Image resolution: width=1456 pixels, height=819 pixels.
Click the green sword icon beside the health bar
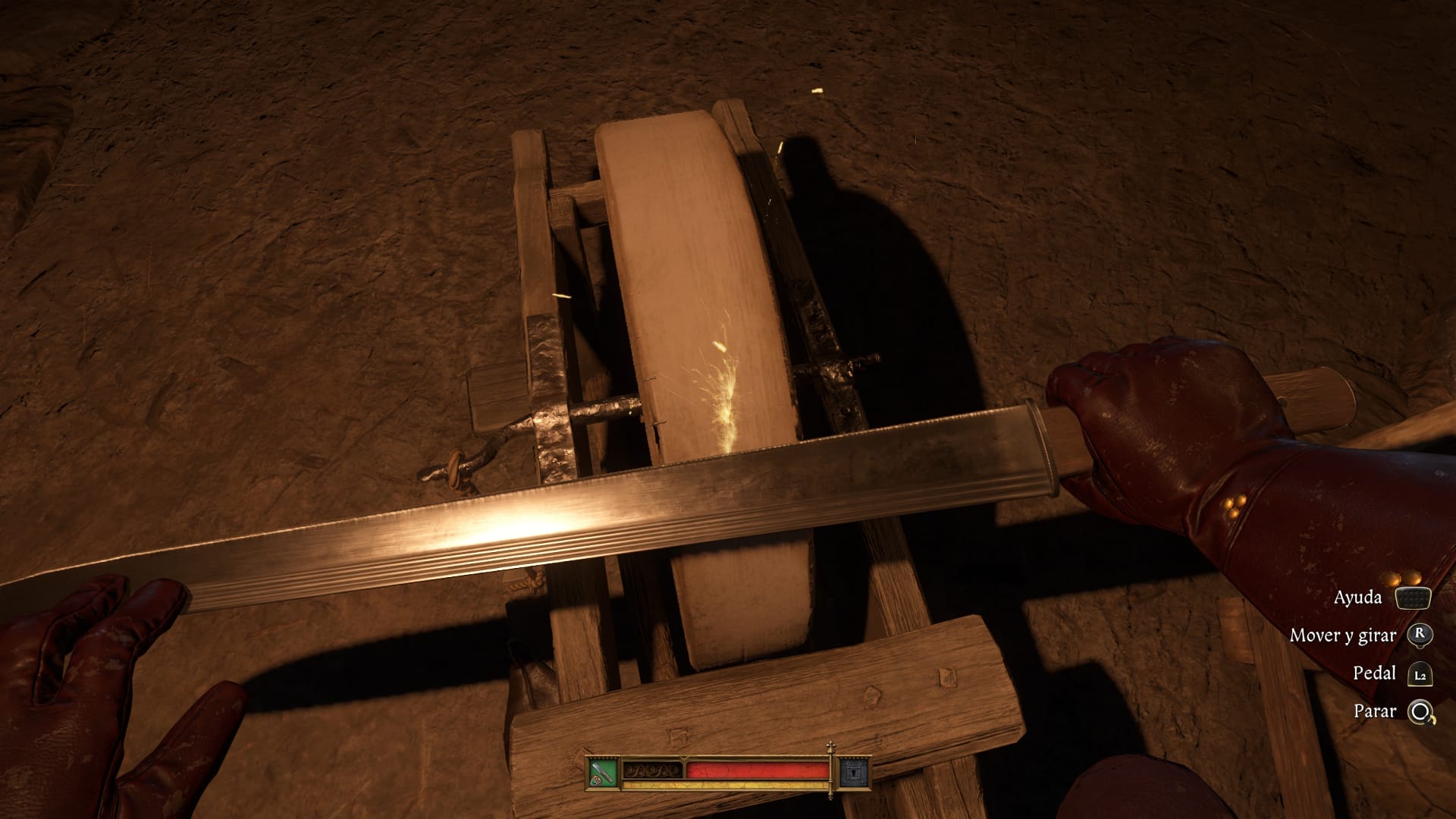[x=603, y=773]
